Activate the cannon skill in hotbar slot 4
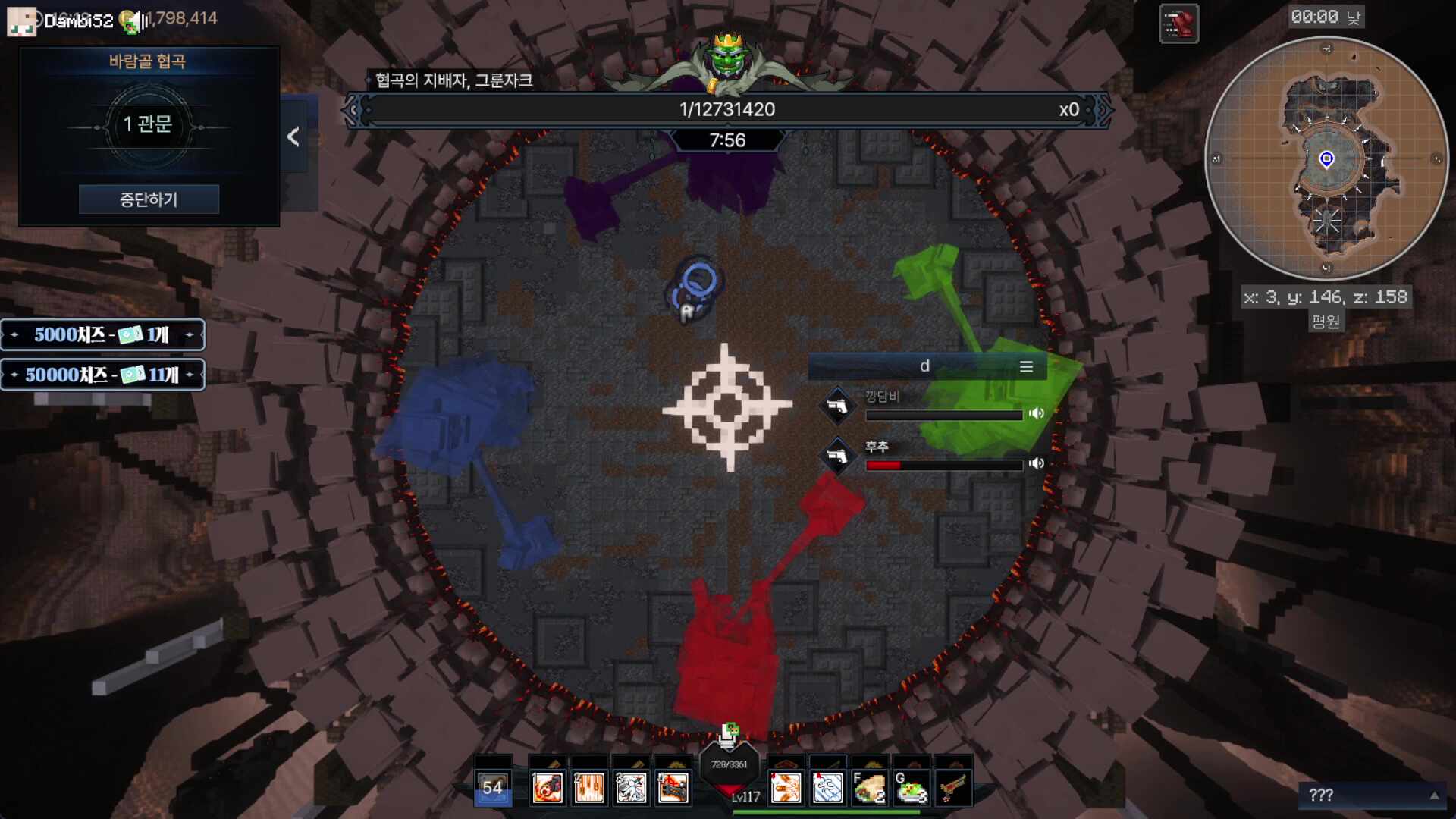This screenshot has width=1456, height=819. point(673,789)
